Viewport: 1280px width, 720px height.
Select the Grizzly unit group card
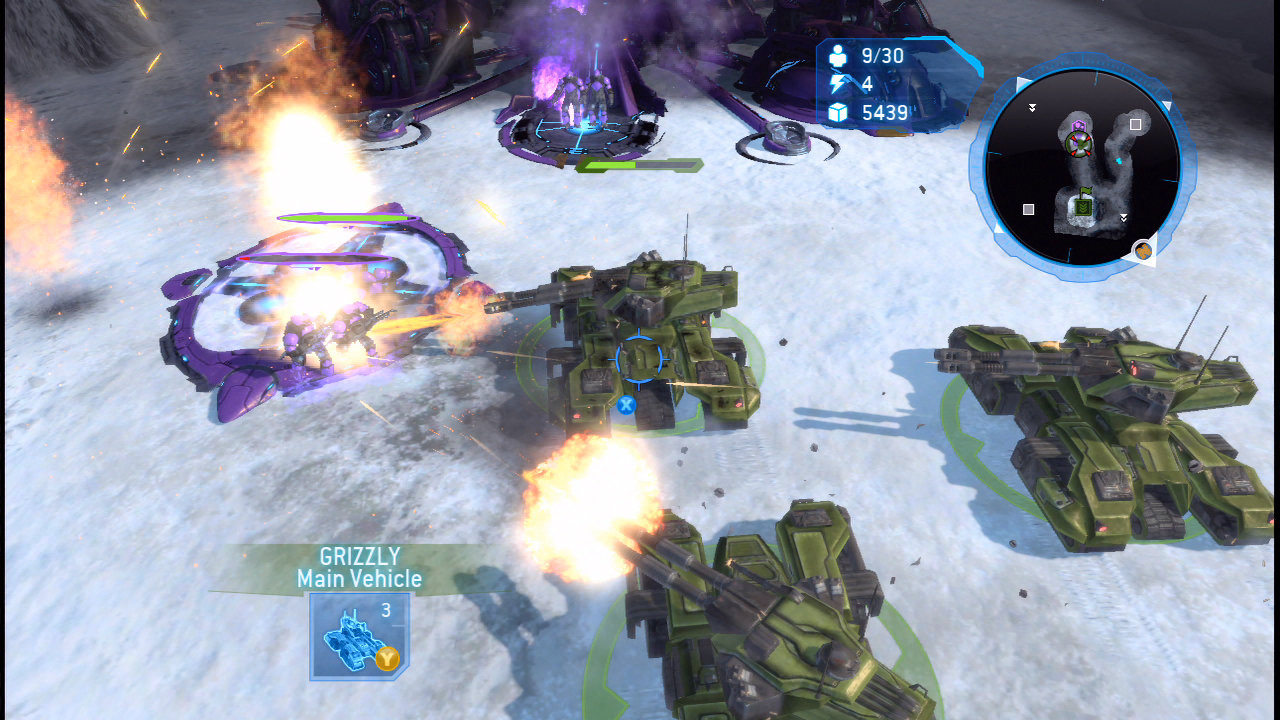point(358,636)
